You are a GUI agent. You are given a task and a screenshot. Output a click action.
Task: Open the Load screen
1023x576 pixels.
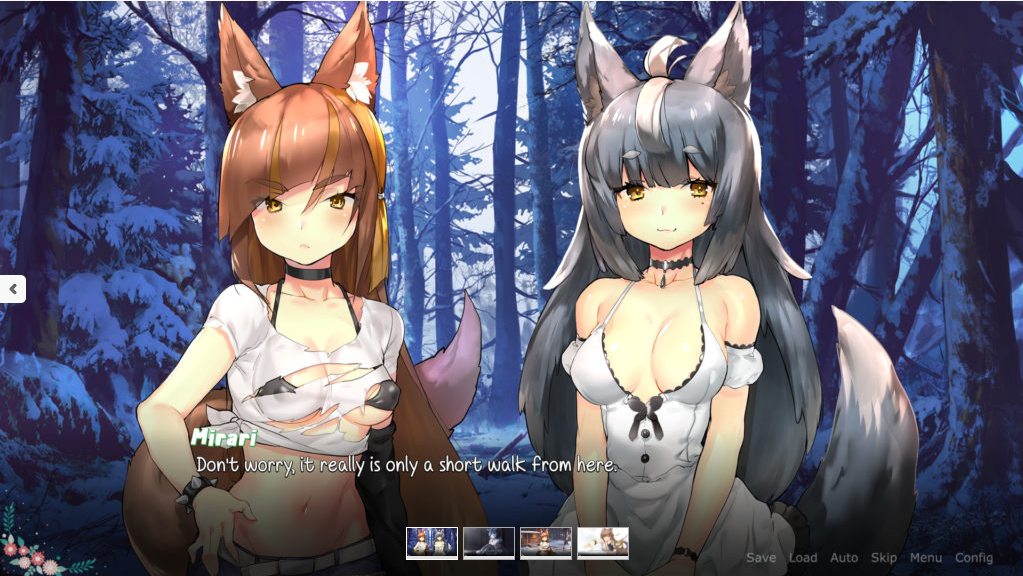[802, 558]
